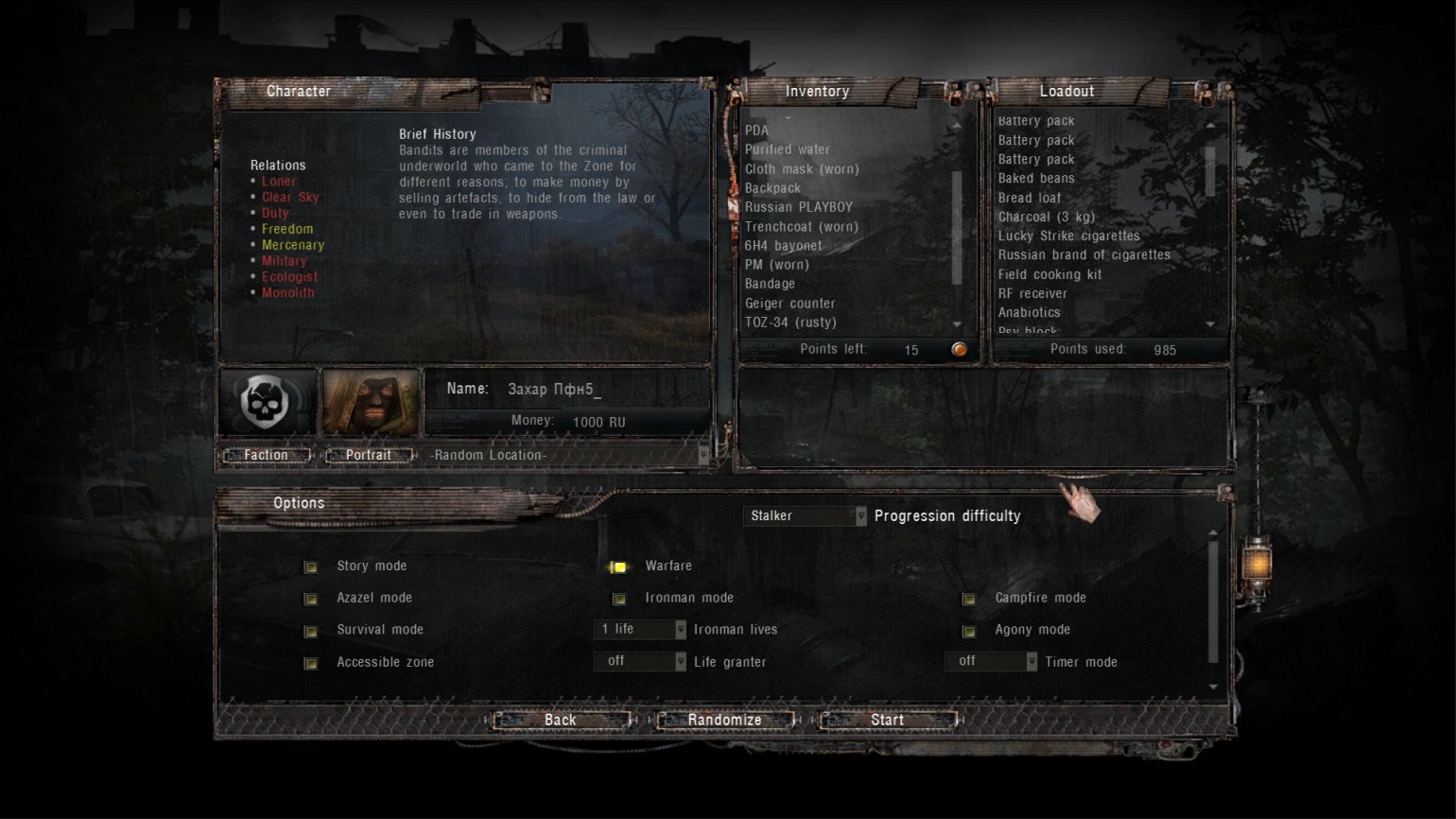
Task: Toggle the Story mode checkbox
Action: coord(311,566)
